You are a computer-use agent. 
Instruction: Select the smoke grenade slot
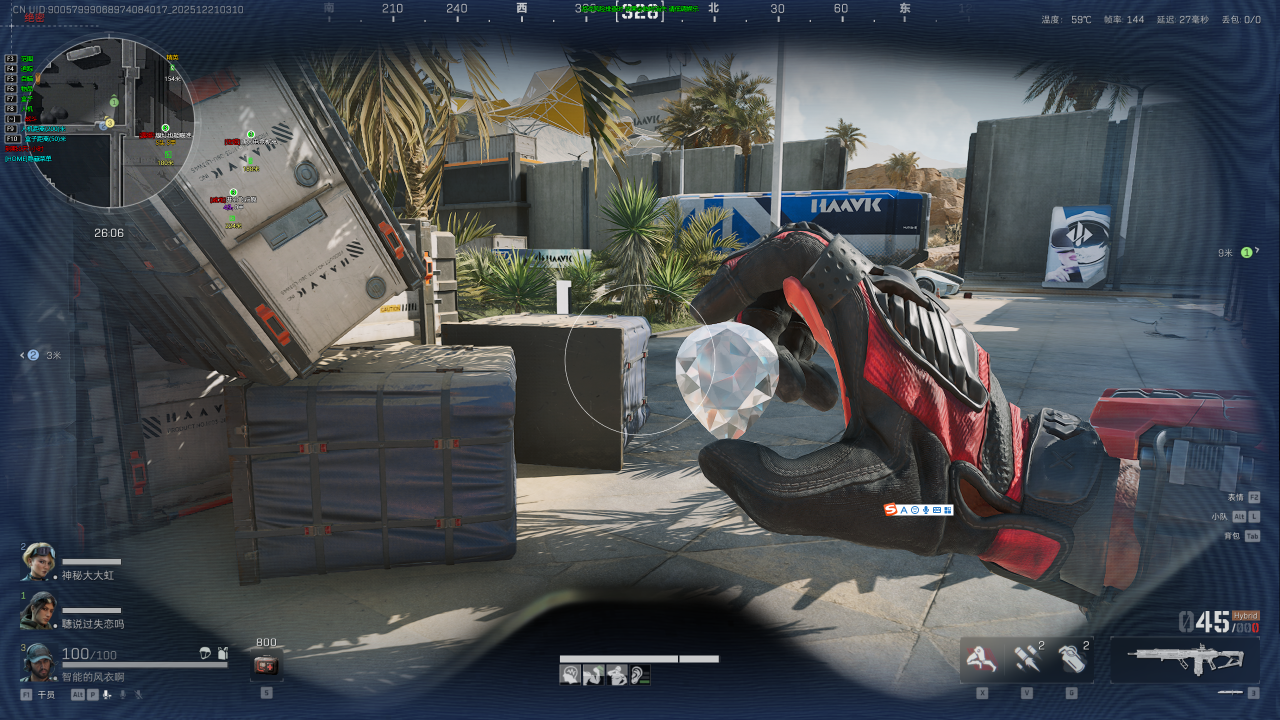click(x=1071, y=659)
